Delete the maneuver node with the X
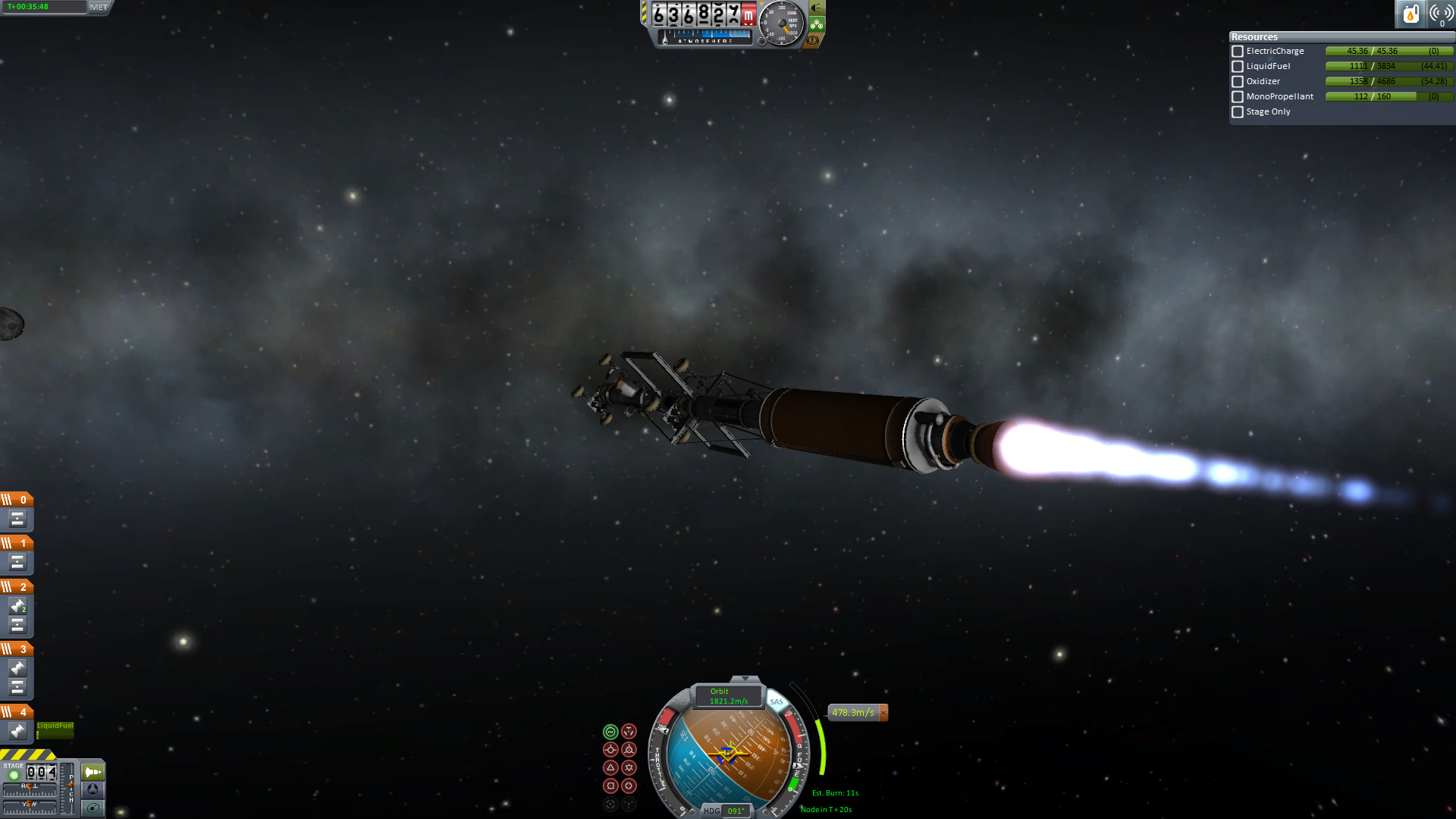 point(883,713)
